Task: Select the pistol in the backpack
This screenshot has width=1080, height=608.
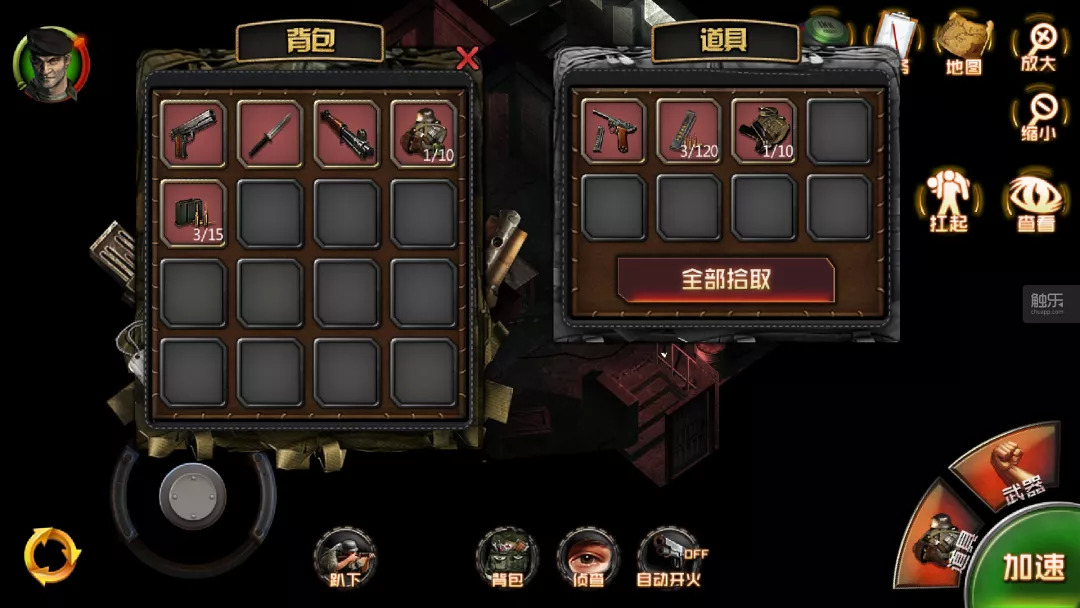Action: (193, 133)
